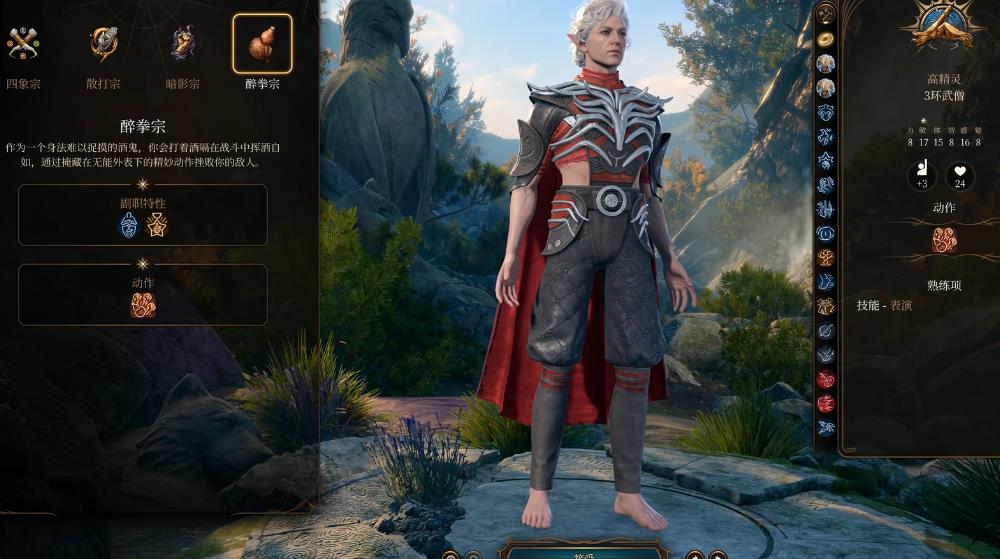
Task: Inspect the blue subclass feature icon
Action: (x=129, y=225)
